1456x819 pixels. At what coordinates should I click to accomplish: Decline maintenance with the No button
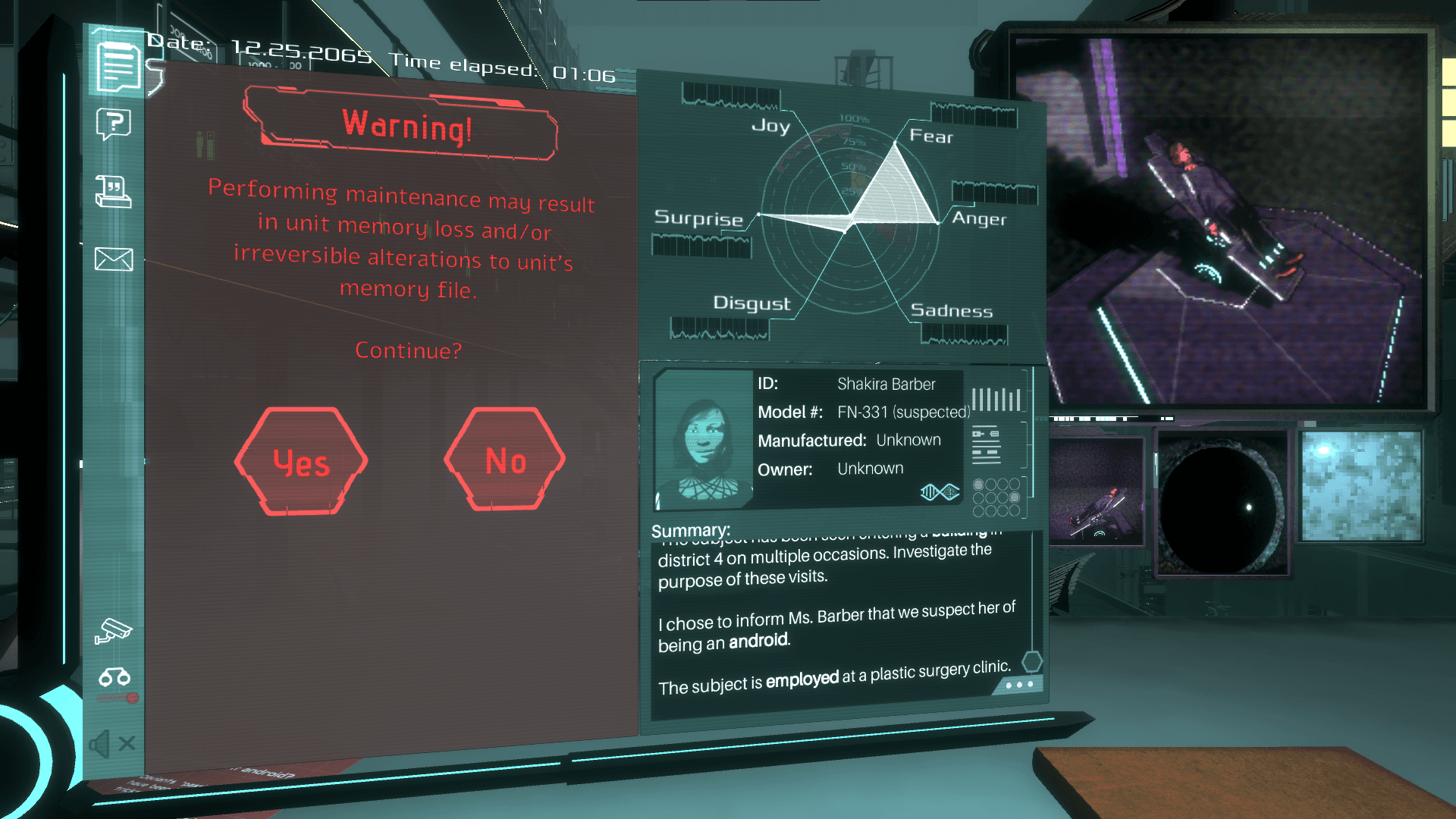[x=505, y=460]
